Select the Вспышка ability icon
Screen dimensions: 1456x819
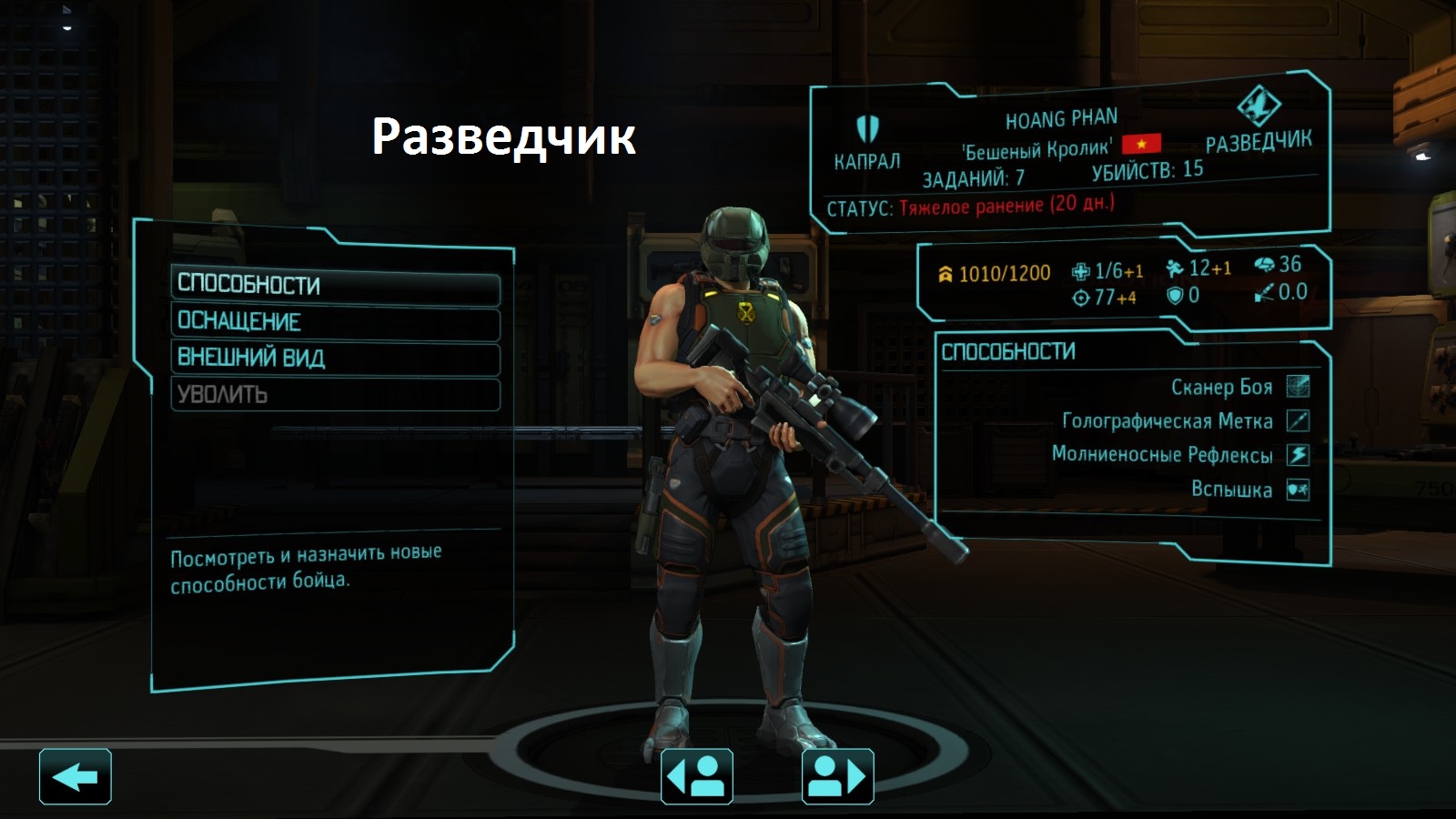pyautogui.click(x=1298, y=490)
